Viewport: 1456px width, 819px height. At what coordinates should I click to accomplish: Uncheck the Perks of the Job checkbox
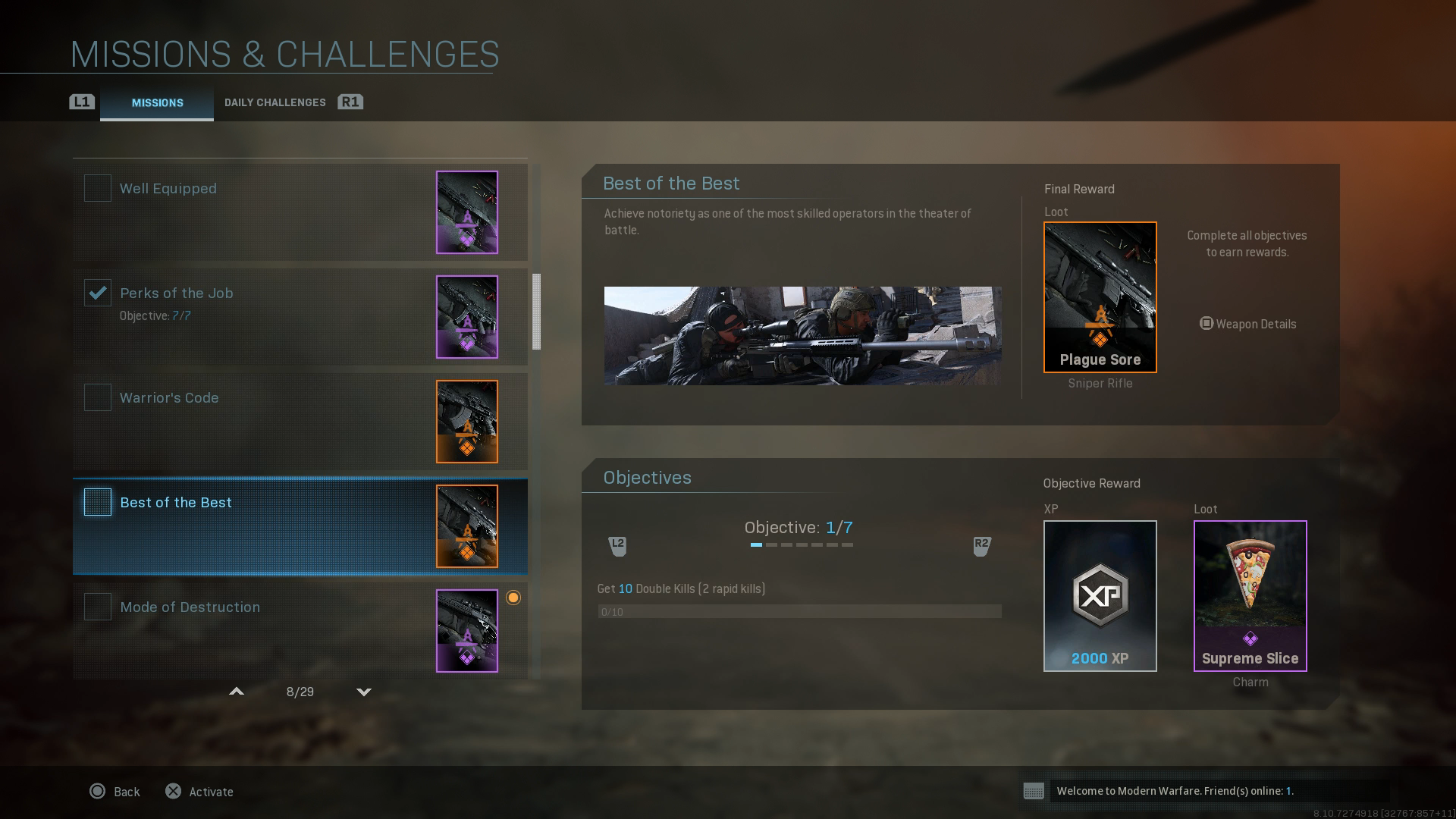click(x=97, y=293)
